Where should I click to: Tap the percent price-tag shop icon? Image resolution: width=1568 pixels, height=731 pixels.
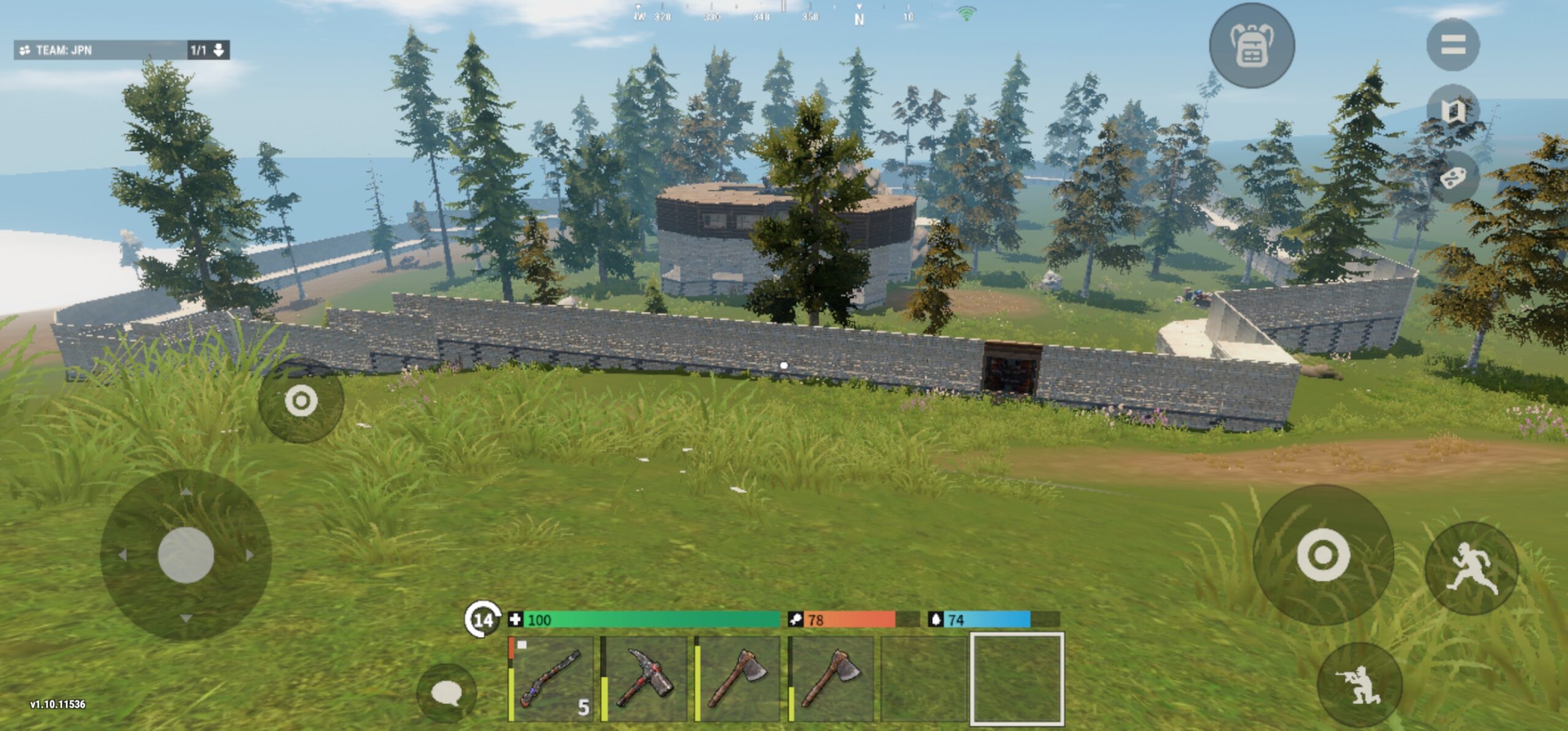coord(1452,178)
